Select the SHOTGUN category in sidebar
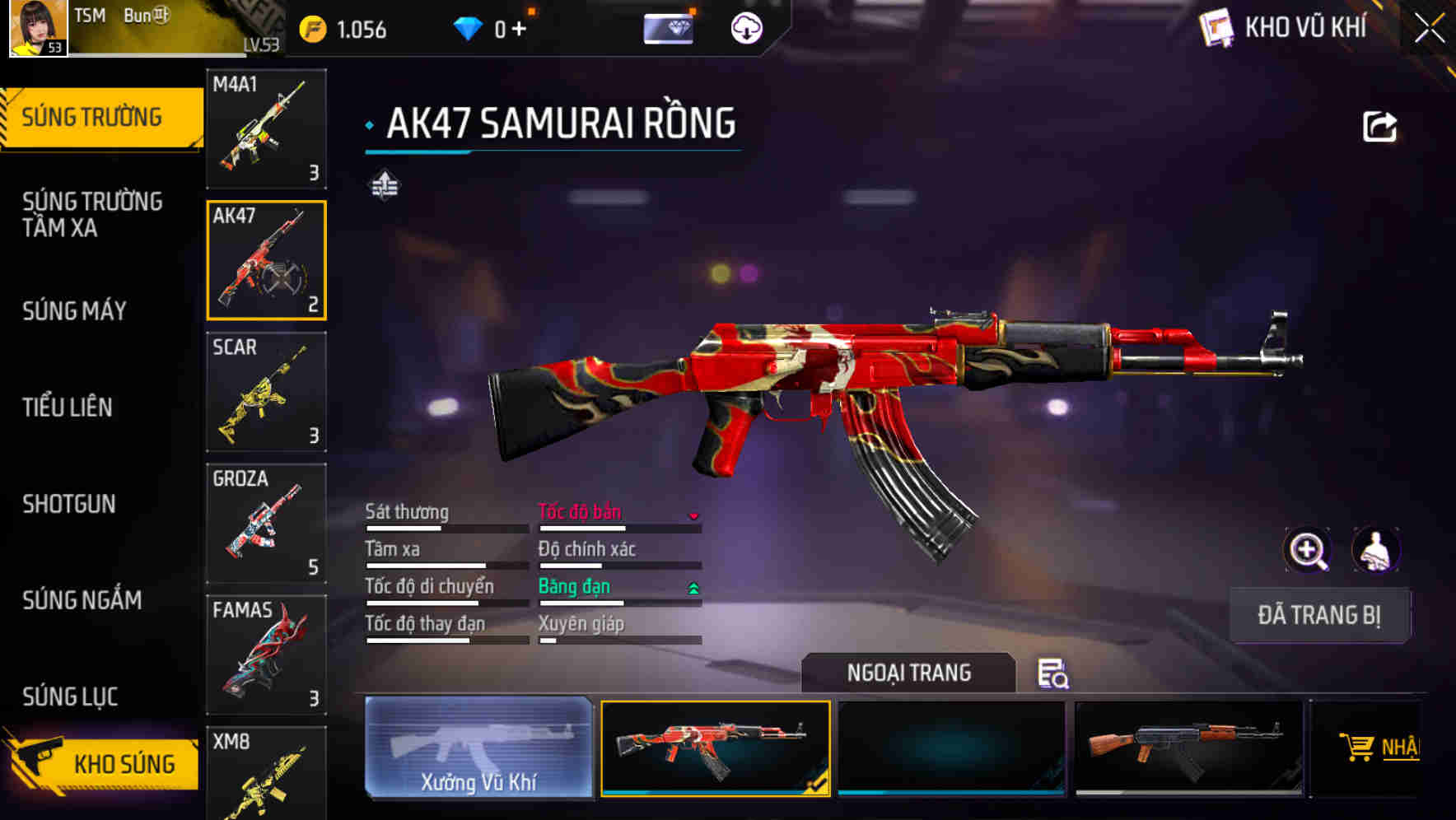Image resolution: width=1456 pixels, height=820 pixels. pos(69,504)
